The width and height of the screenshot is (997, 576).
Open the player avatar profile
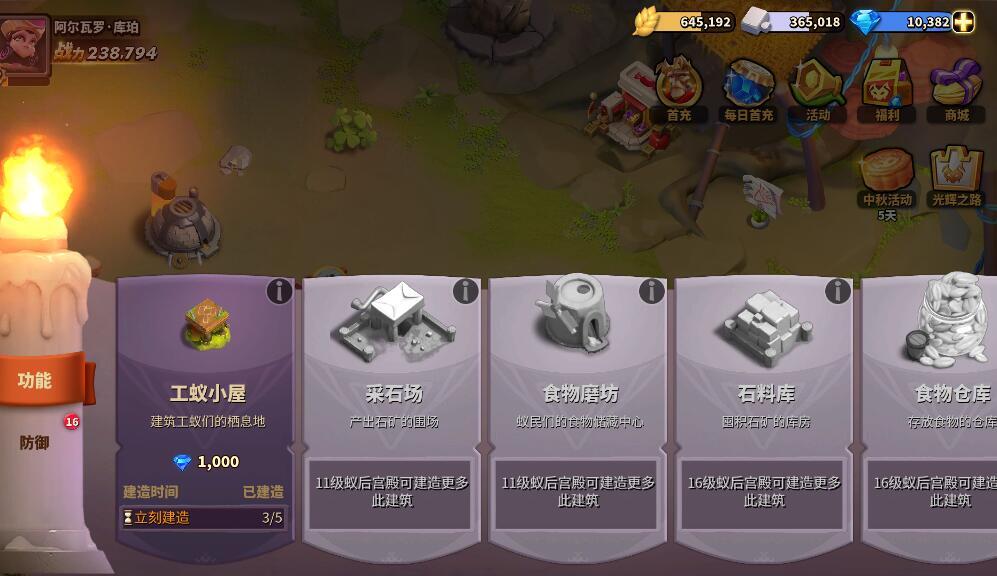tap(24, 44)
